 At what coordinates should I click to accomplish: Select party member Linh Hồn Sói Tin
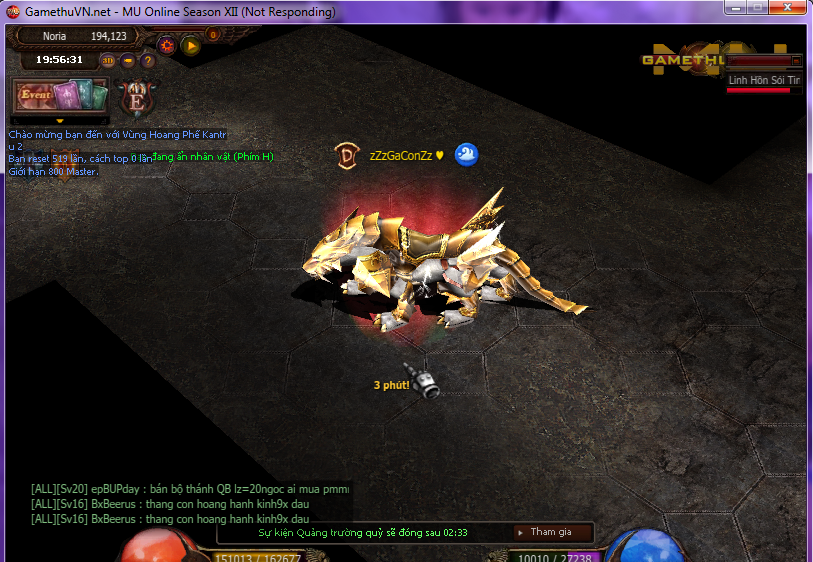[764, 79]
